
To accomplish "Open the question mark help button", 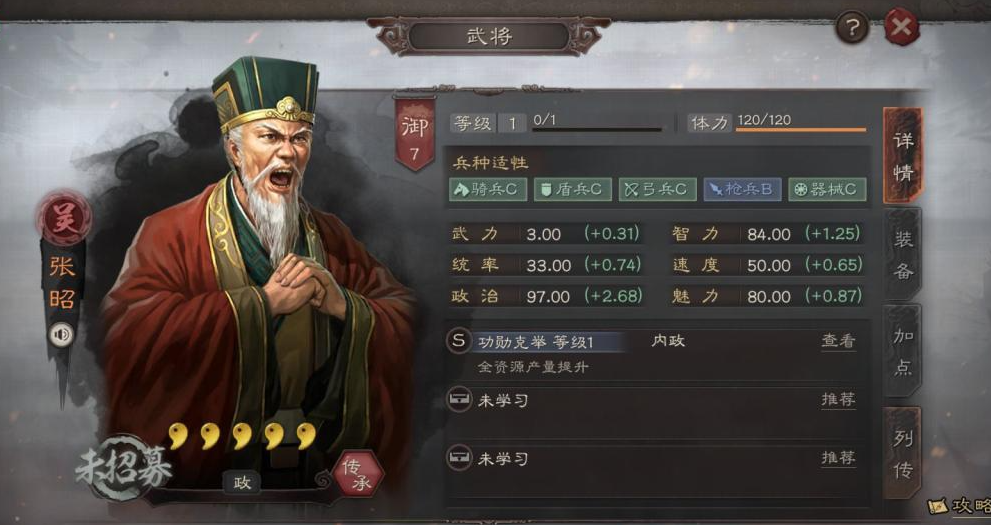I will [x=851, y=27].
